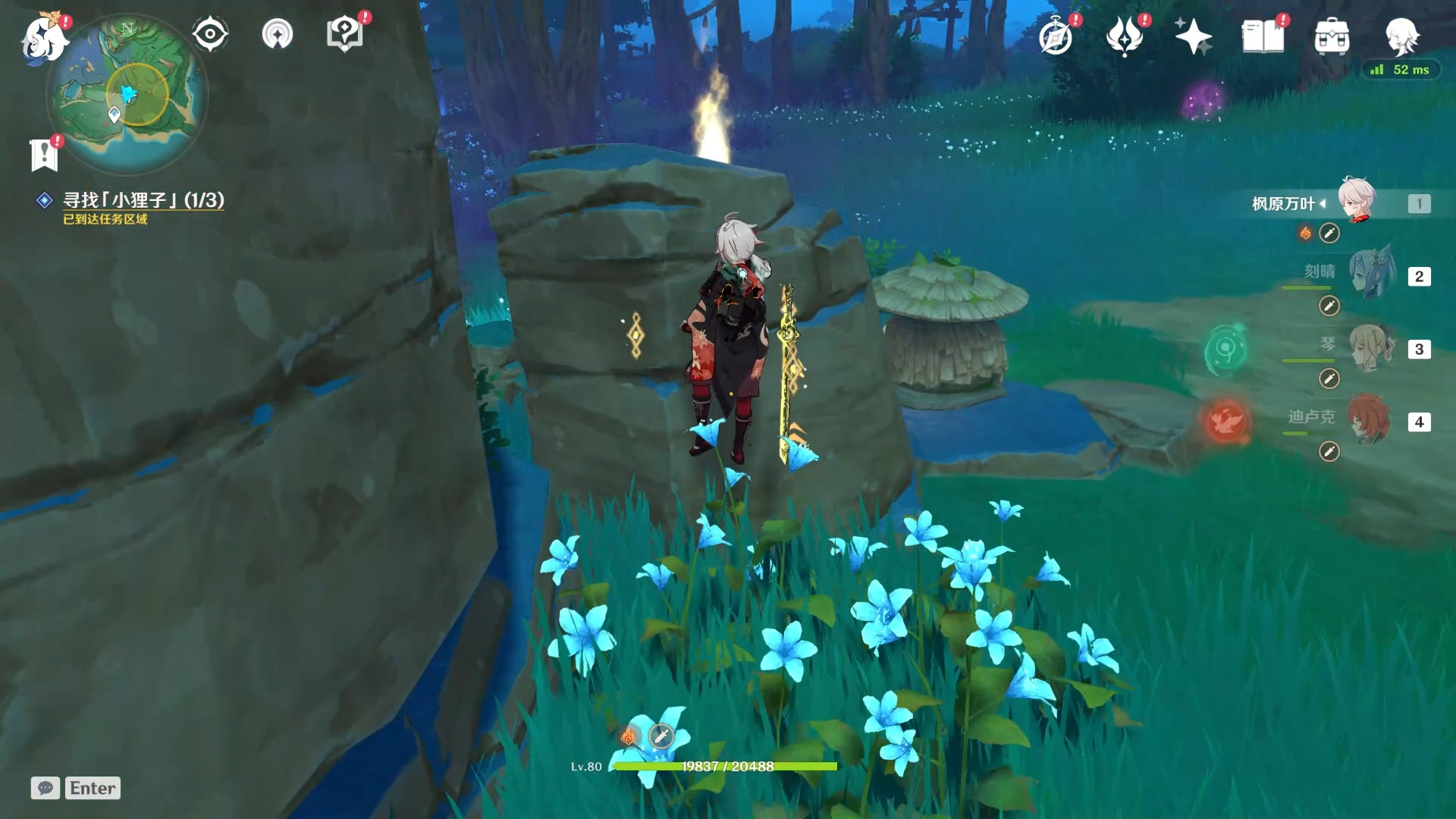The height and width of the screenshot is (819, 1456).
Task: Open the quest log exclamation banner
Action: pos(44,155)
